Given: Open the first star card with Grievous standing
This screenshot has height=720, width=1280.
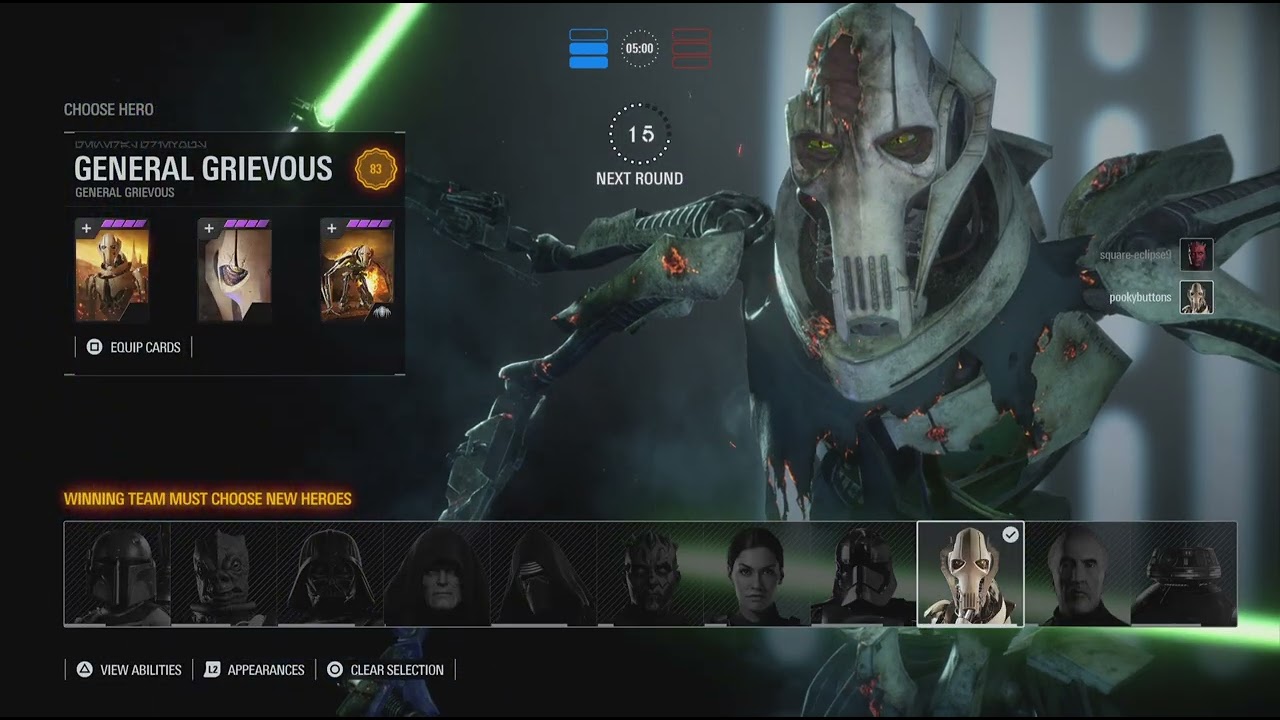Looking at the screenshot, I should [112, 271].
